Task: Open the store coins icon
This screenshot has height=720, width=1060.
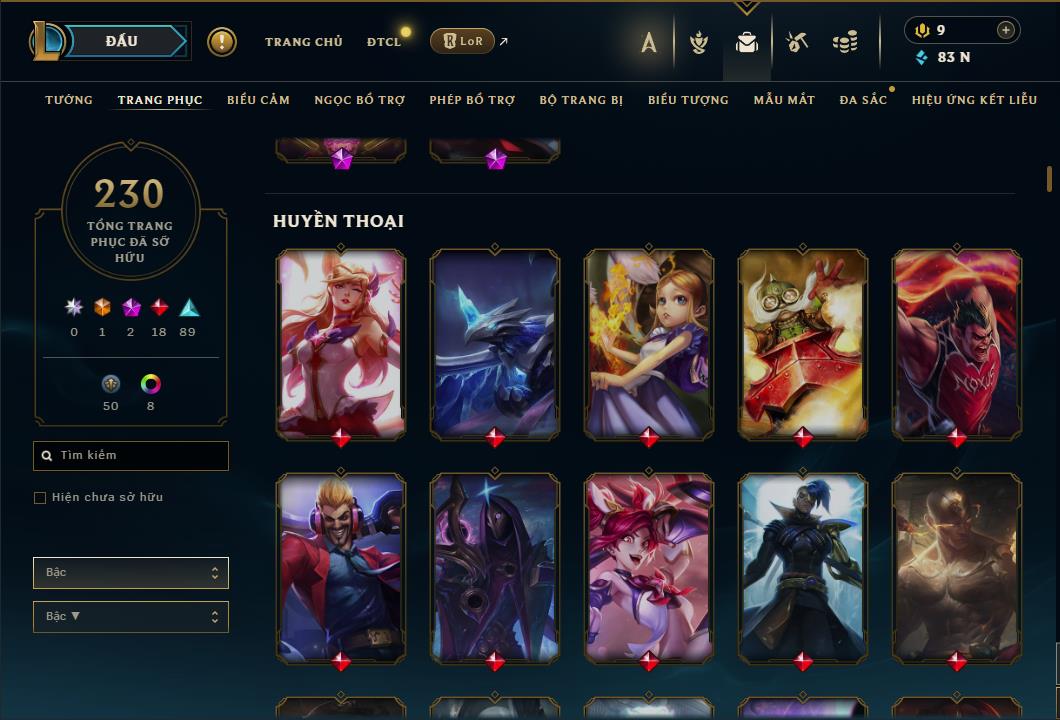Action: pyautogui.click(x=845, y=42)
